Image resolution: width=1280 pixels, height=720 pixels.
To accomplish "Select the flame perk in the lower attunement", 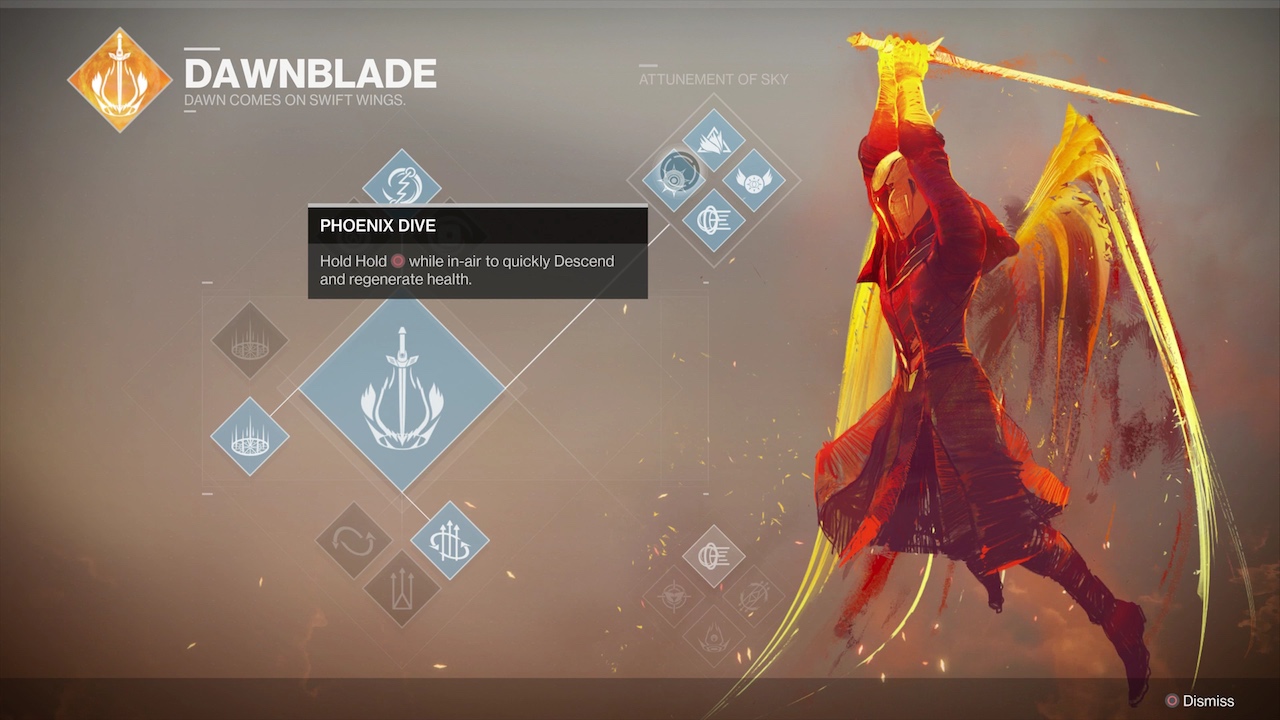I will tap(713, 636).
